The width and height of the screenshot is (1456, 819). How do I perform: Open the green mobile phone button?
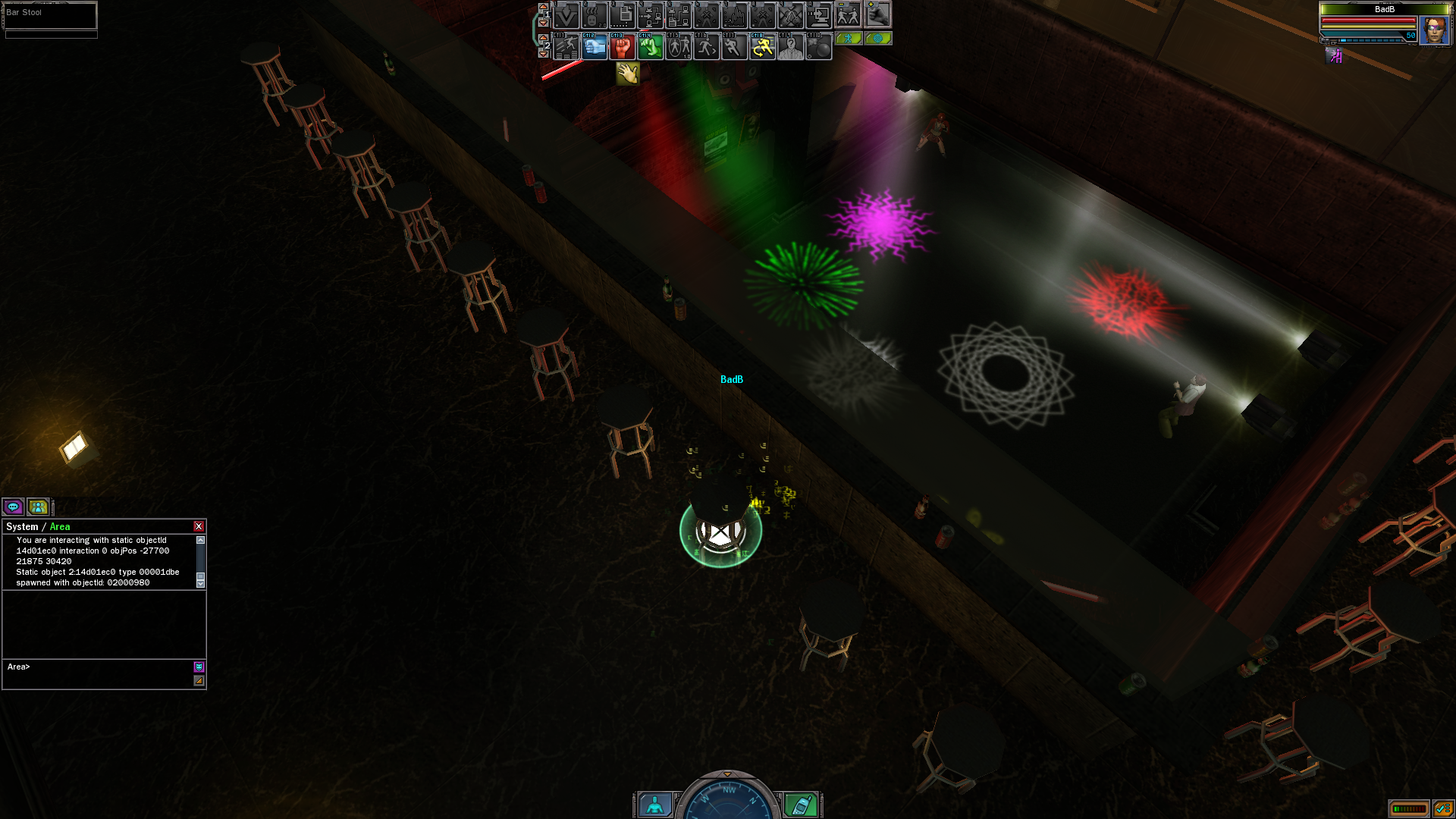tap(801, 805)
